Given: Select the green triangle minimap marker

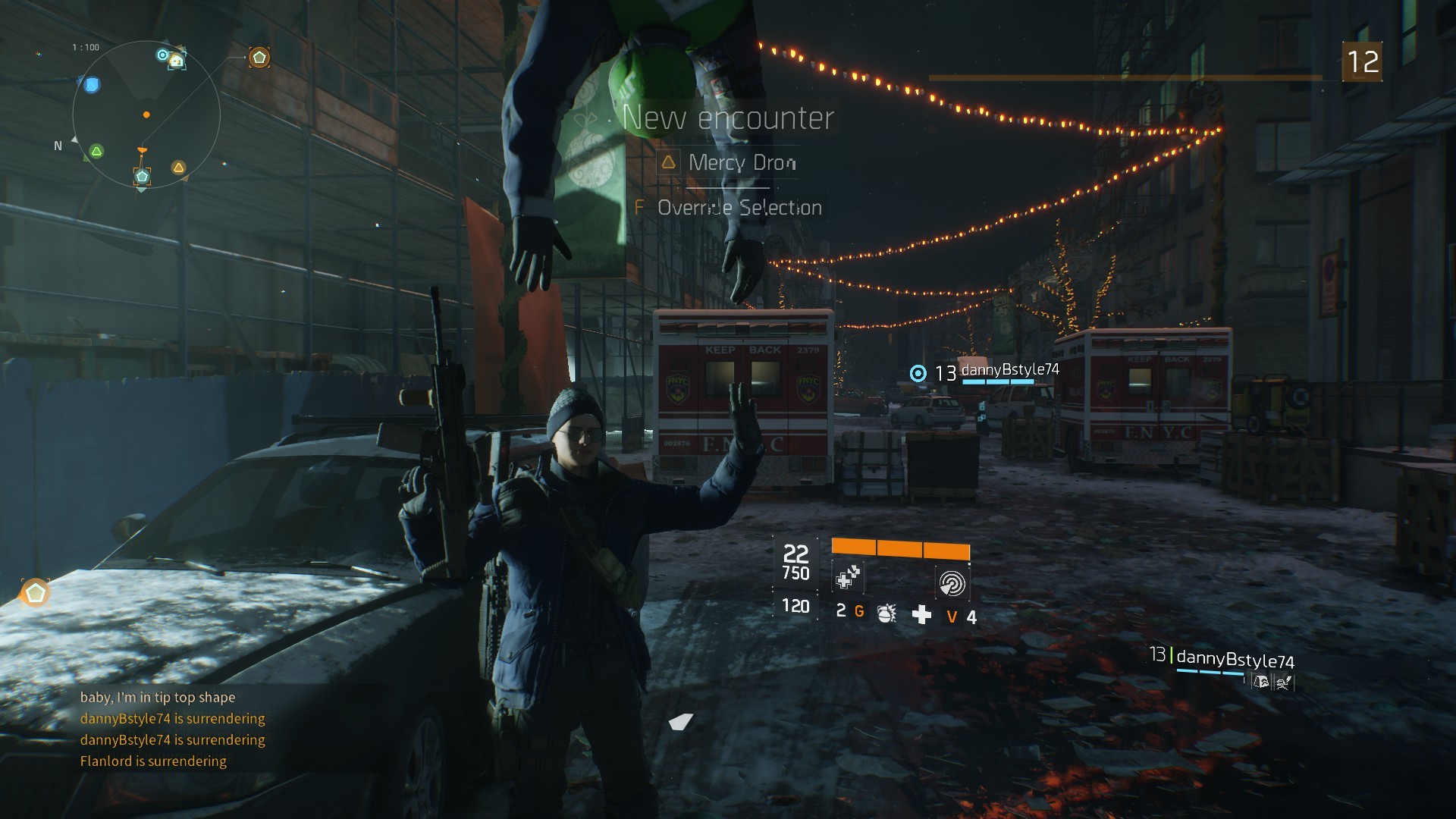Looking at the screenshot, I should pos(96,152).
